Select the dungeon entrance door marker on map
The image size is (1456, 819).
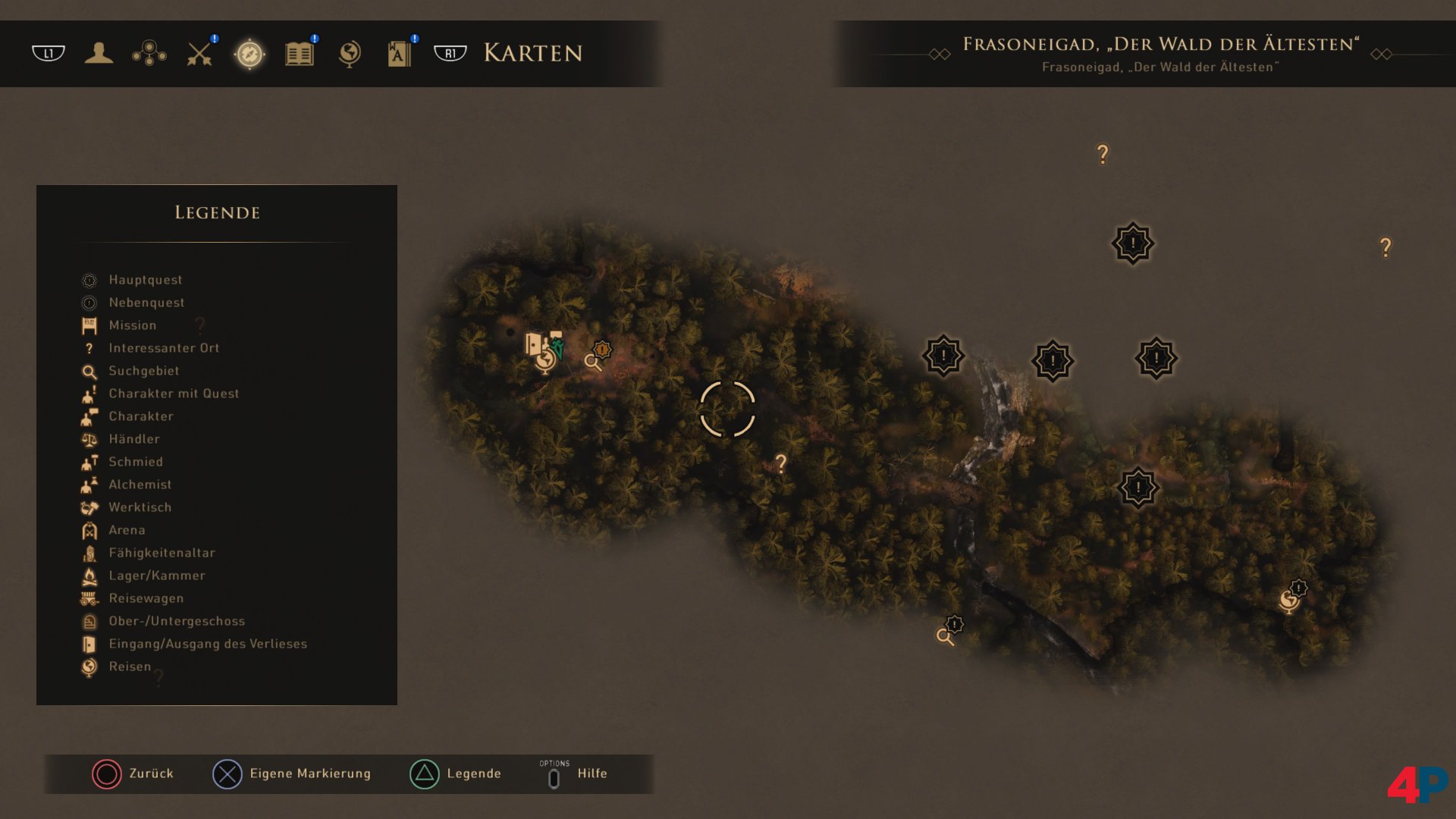pos(534,344)
